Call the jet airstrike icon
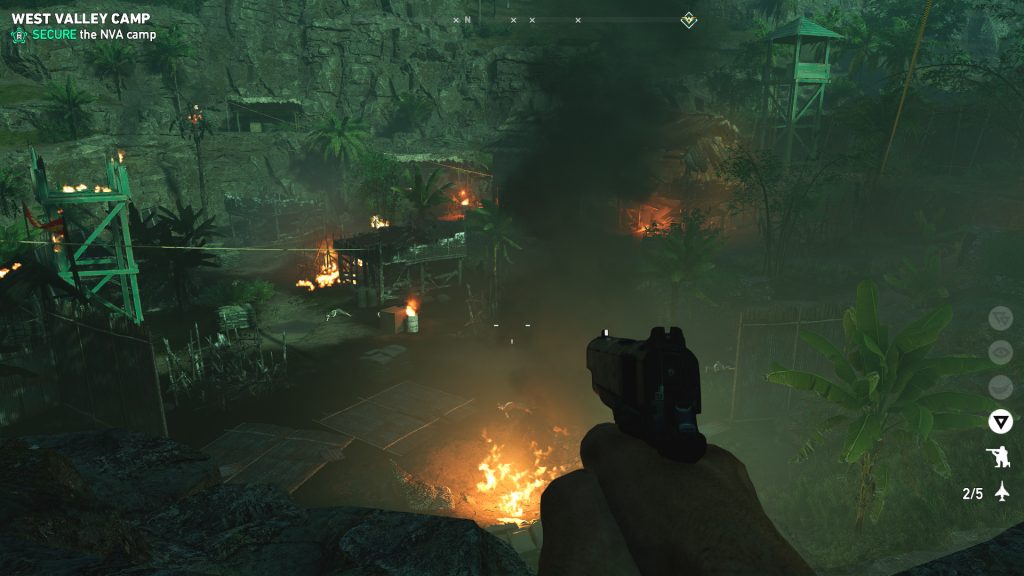Screen dimensions: 1024x576 pyautogui.click(x=1002, y=493)
